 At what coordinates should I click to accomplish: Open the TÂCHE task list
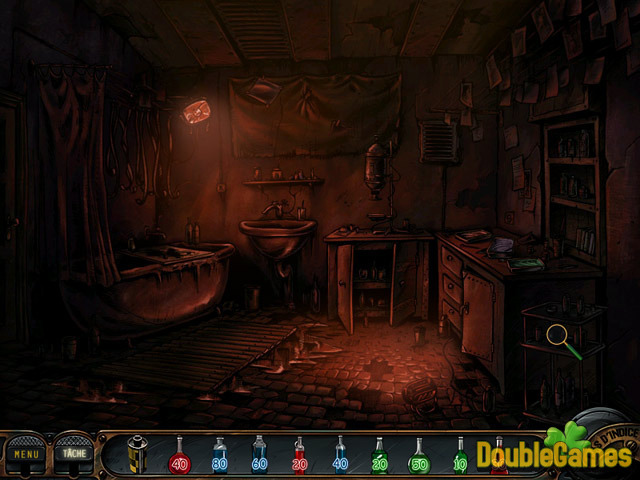pyautogui.click(x=73, y=454)
